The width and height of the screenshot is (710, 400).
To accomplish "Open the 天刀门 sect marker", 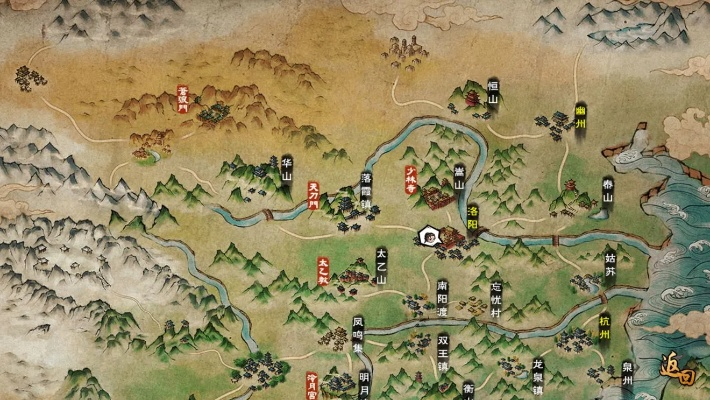I will pyautogui.click(x=313, y=193).
